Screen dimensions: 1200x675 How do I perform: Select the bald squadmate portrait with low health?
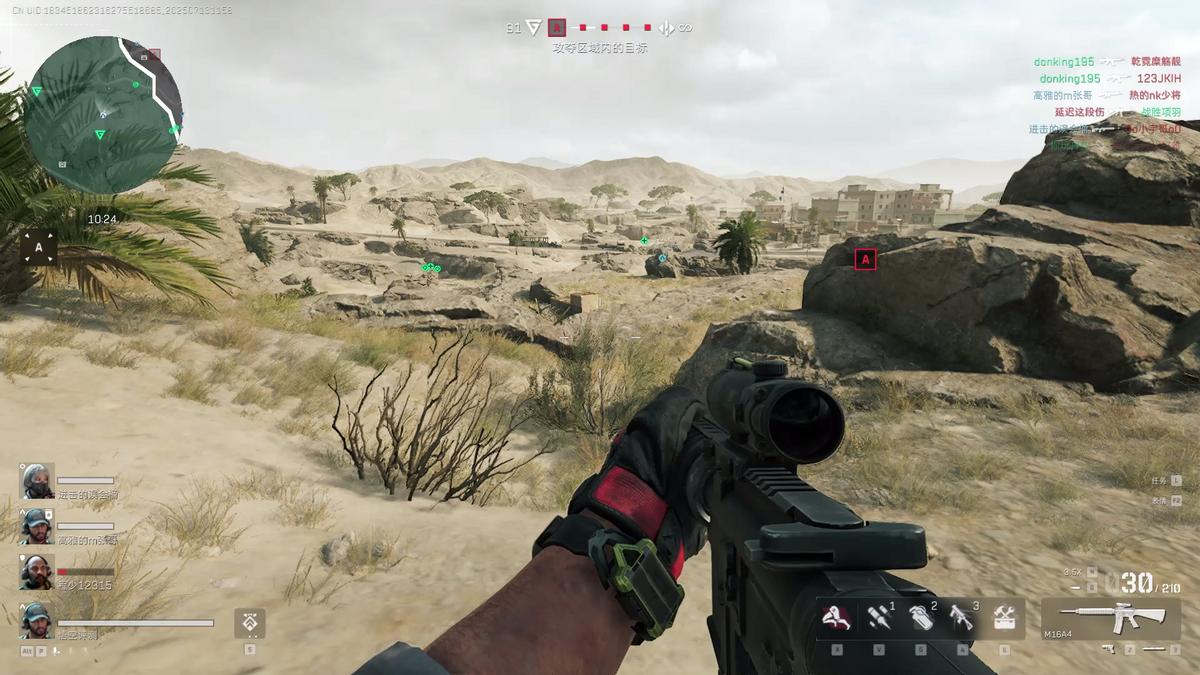(38, 571)
